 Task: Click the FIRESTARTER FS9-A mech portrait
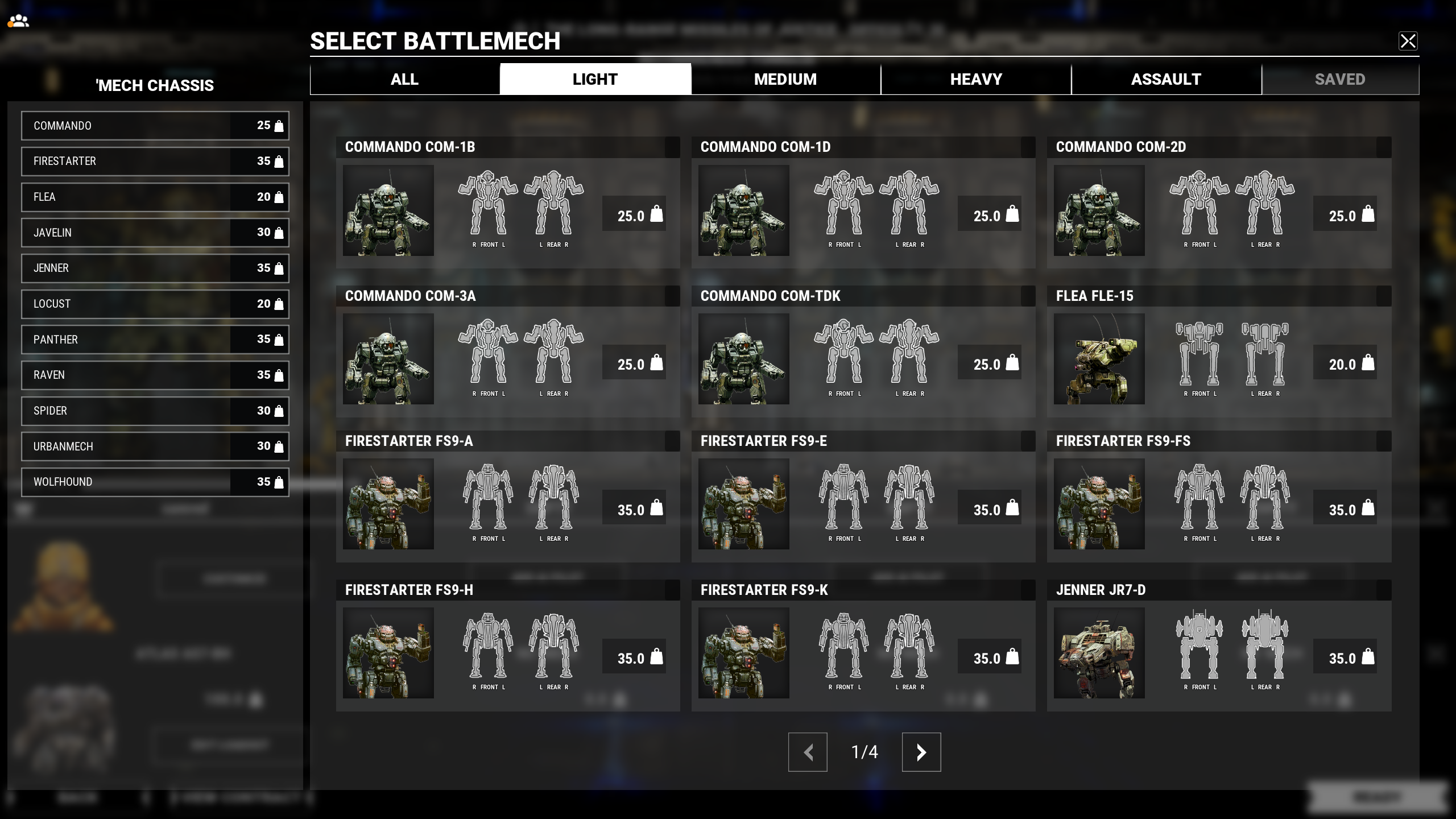pyautogui.click(x=388, y=504)
